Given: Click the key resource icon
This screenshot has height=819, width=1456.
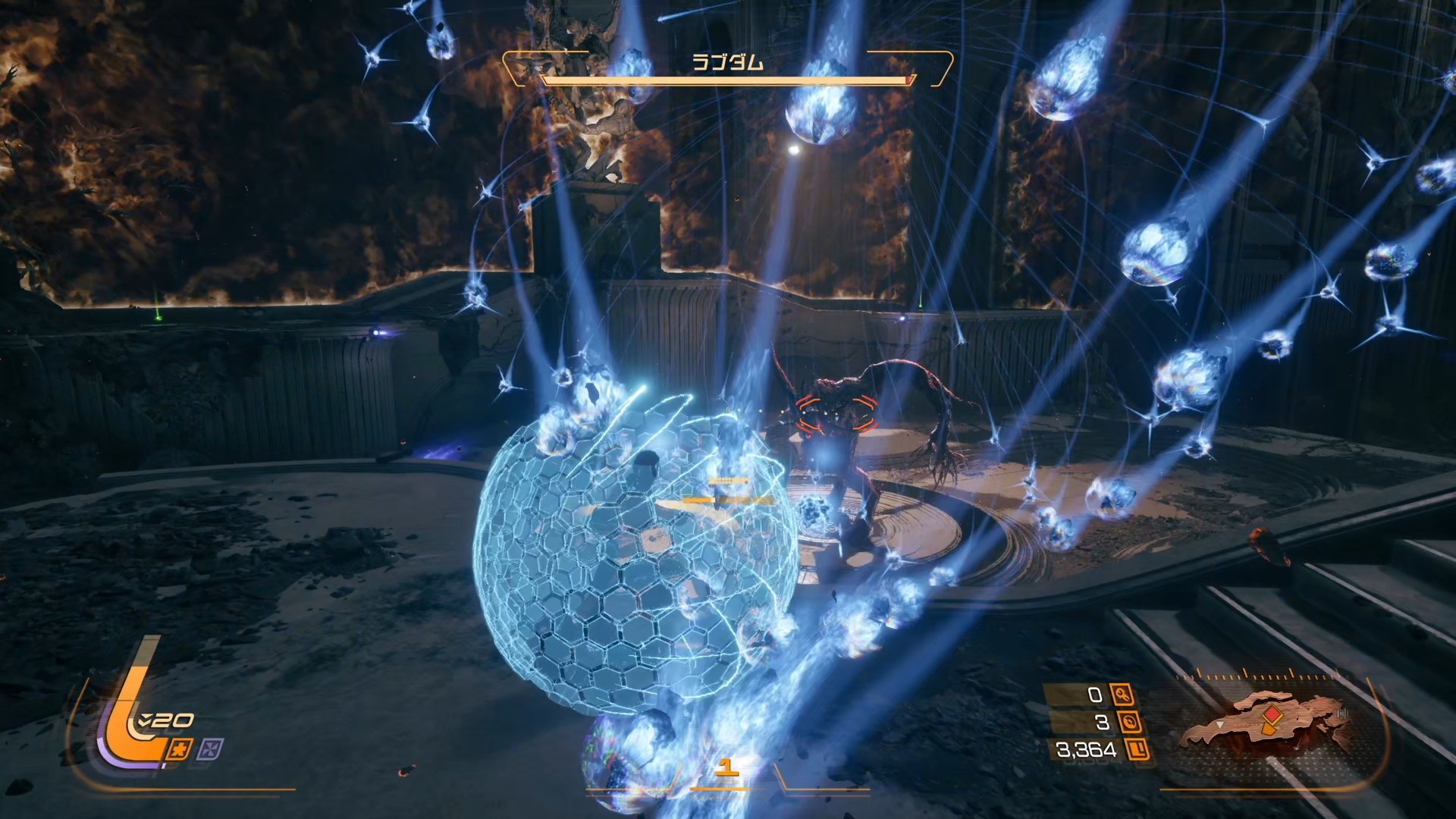Looking at the screenshot, I should coord(1122,694).
